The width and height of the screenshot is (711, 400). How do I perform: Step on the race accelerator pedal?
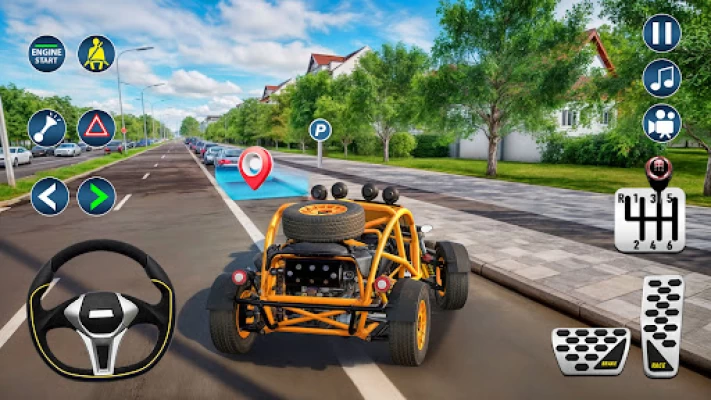tap(662, 326)
